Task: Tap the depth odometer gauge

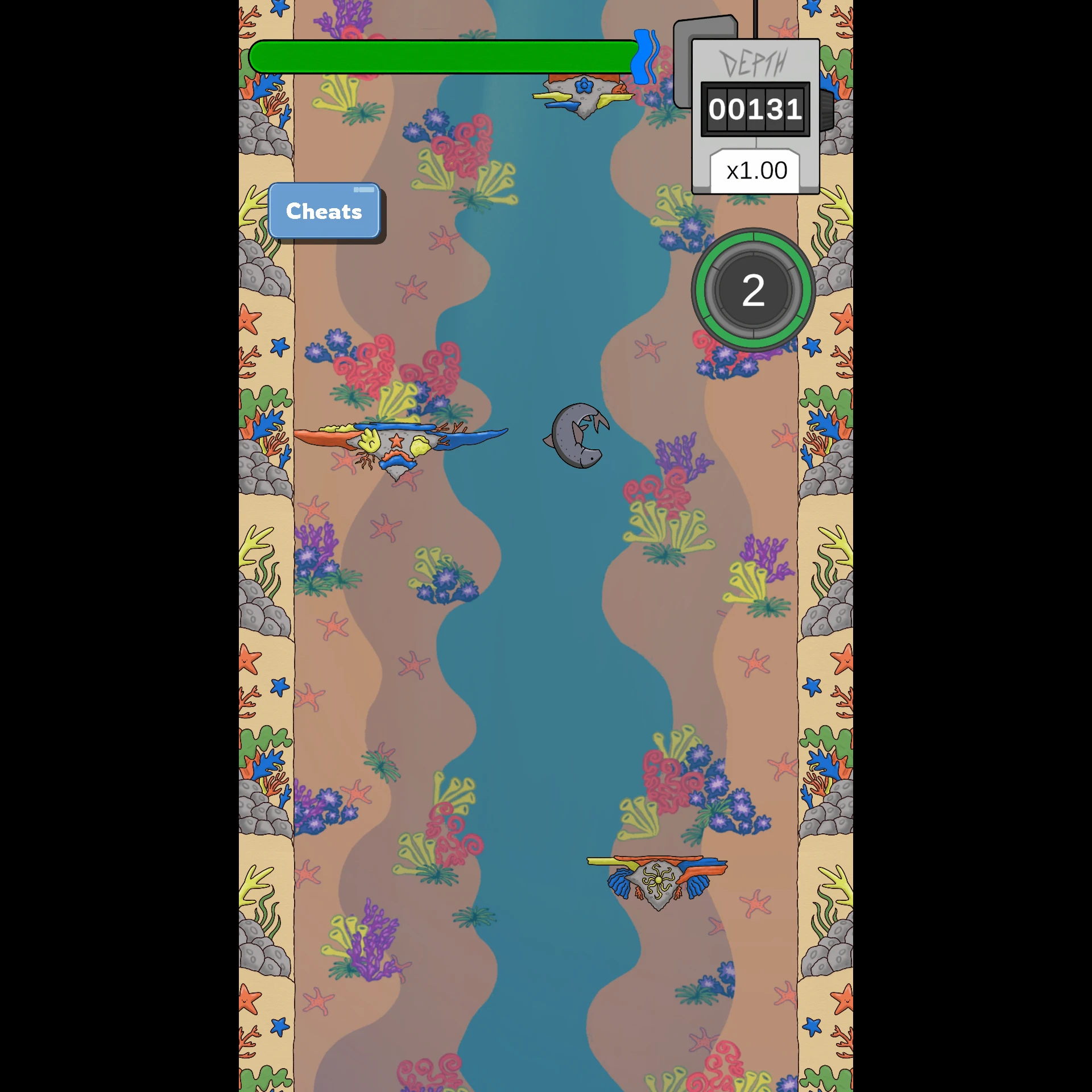Action: tap(755, 109)
